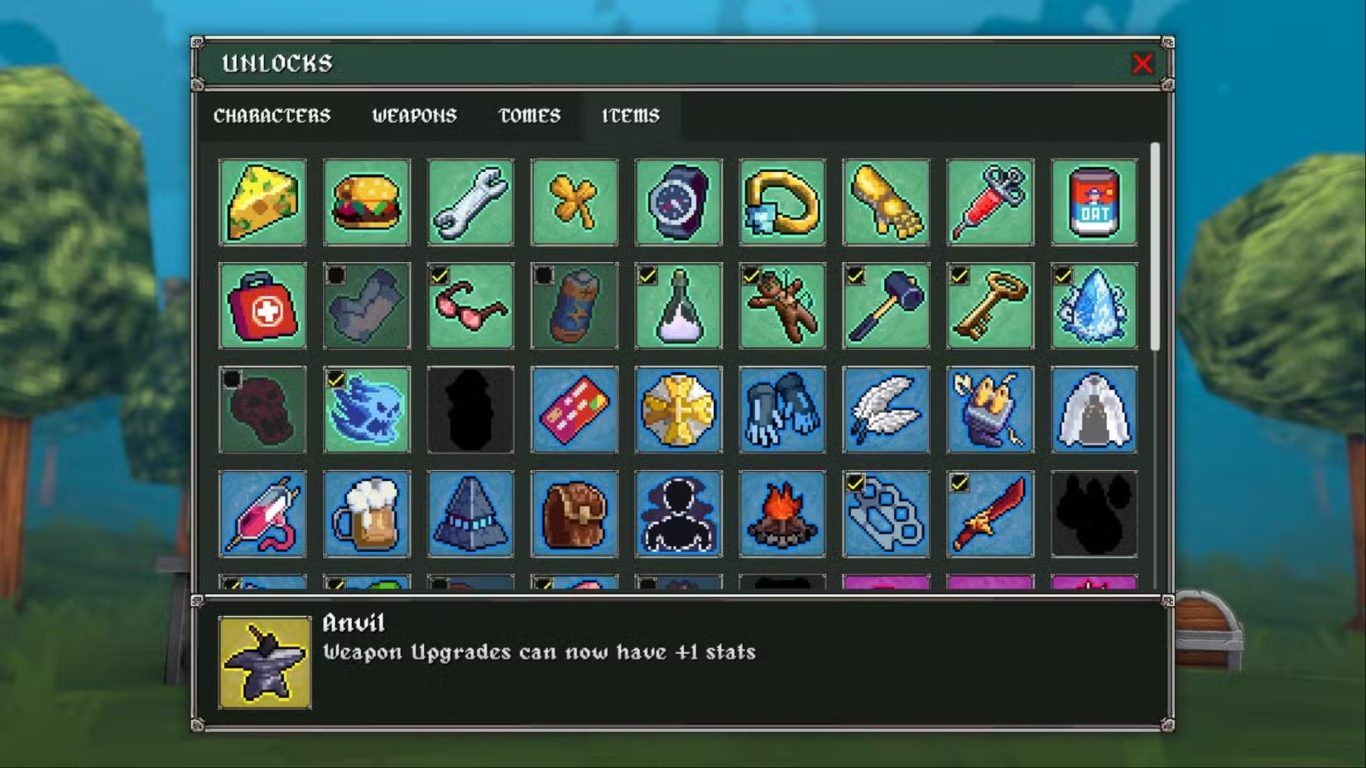Select the red syringe item
This screenshot has height=768, width=1366.
[990, 202]
